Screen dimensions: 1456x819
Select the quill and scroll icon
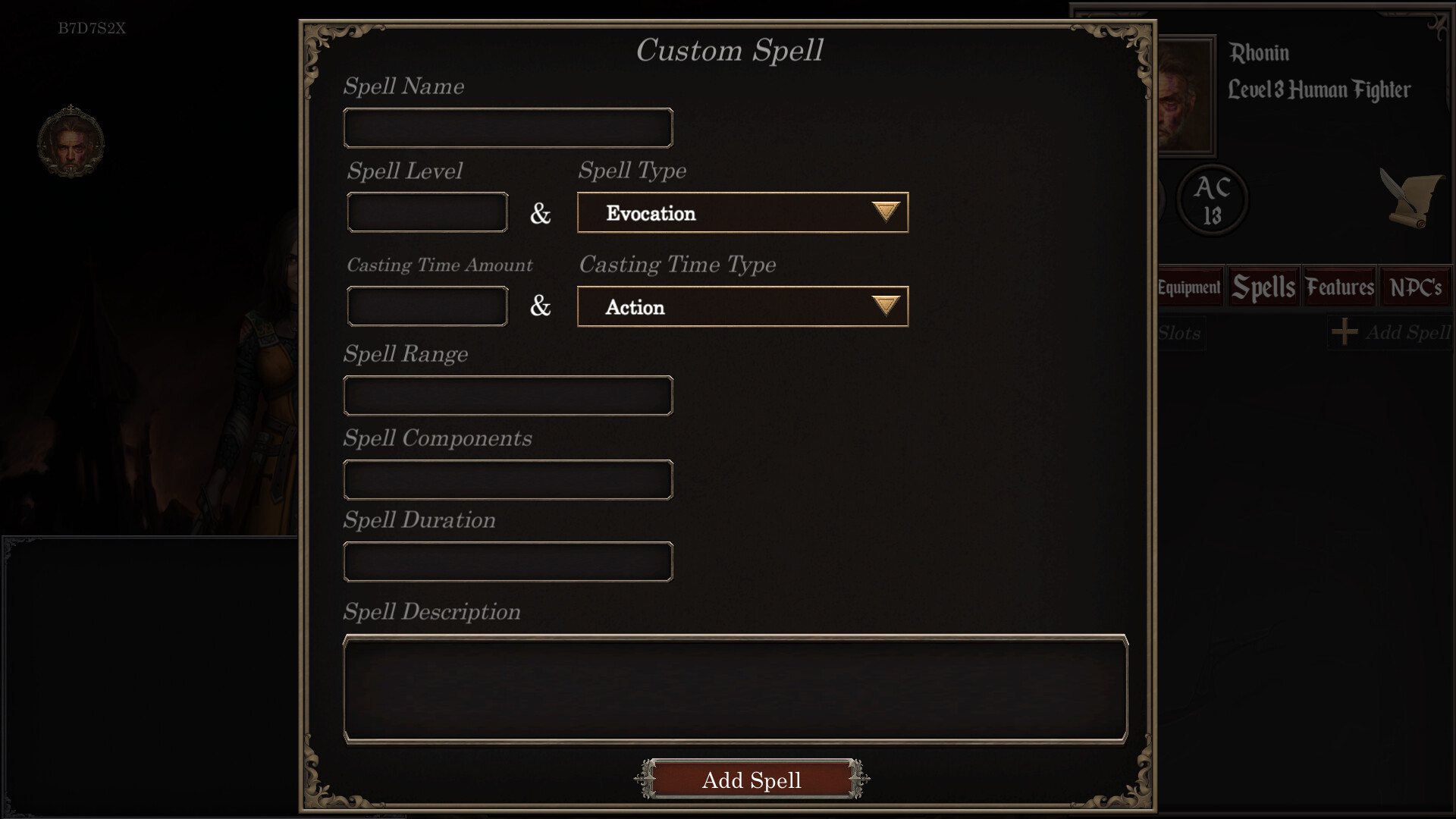pyautogui.click(x=1412, y=199)
